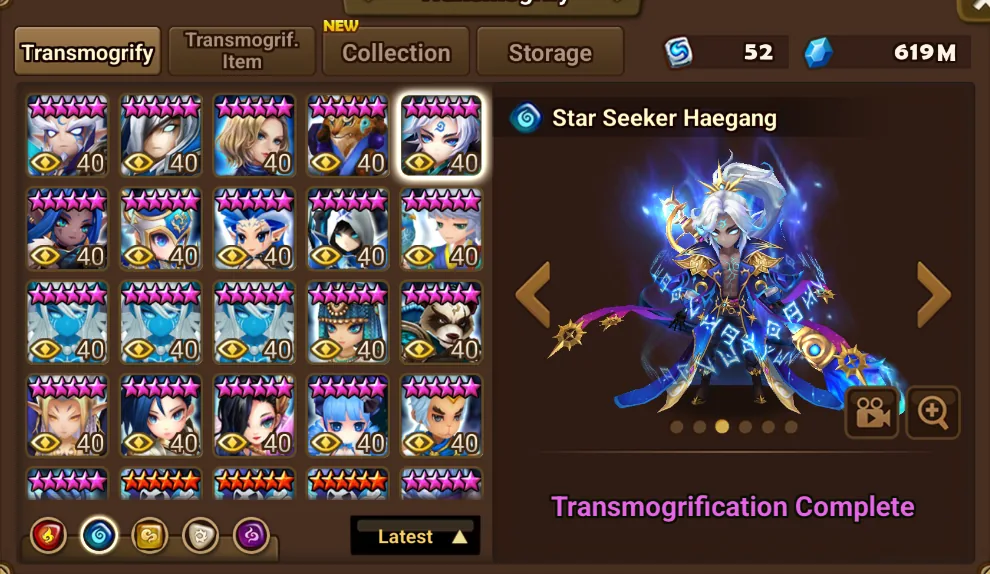Switch to the Storage tab
Screen dimensions: 990x574
pos(550,52)
